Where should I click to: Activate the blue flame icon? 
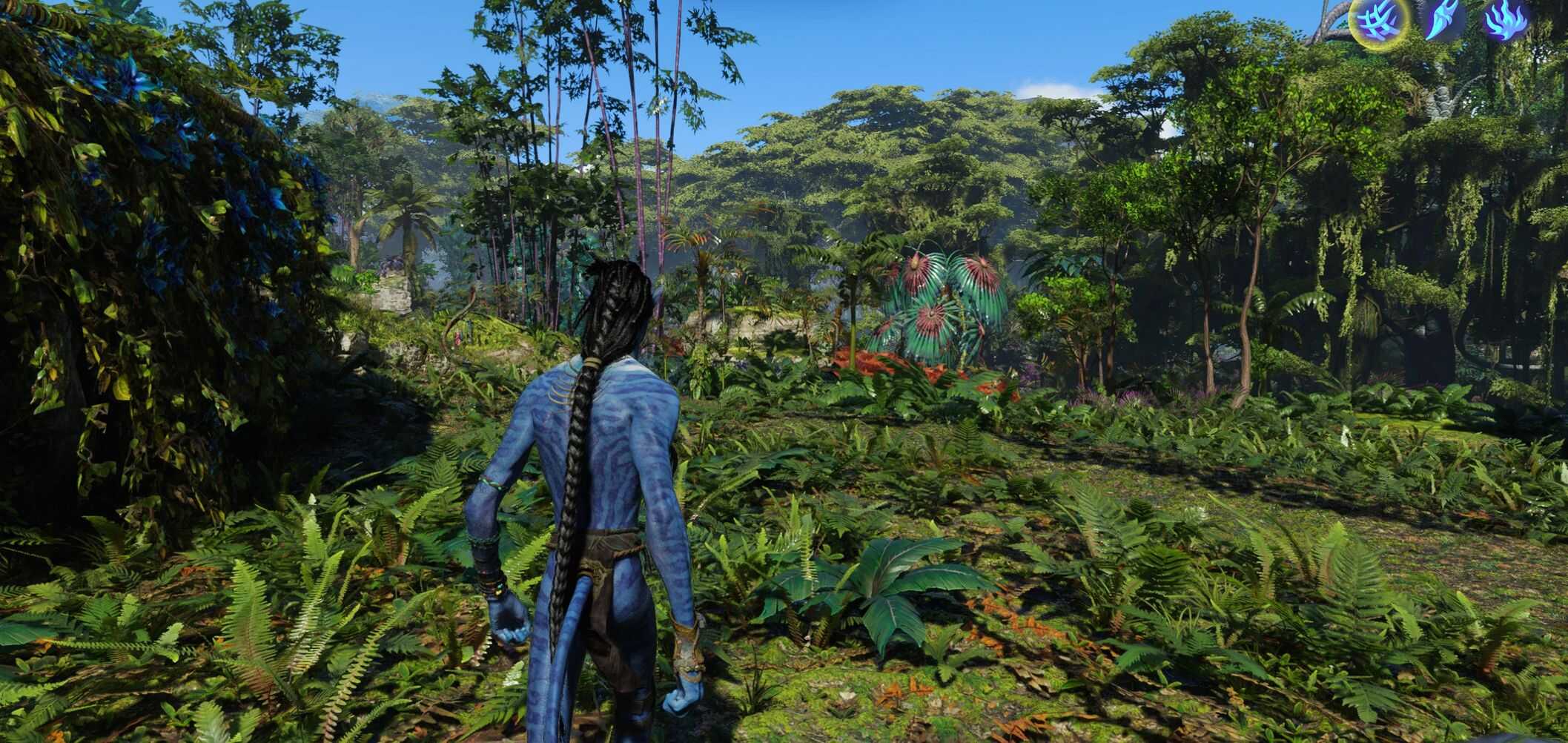1504,20
